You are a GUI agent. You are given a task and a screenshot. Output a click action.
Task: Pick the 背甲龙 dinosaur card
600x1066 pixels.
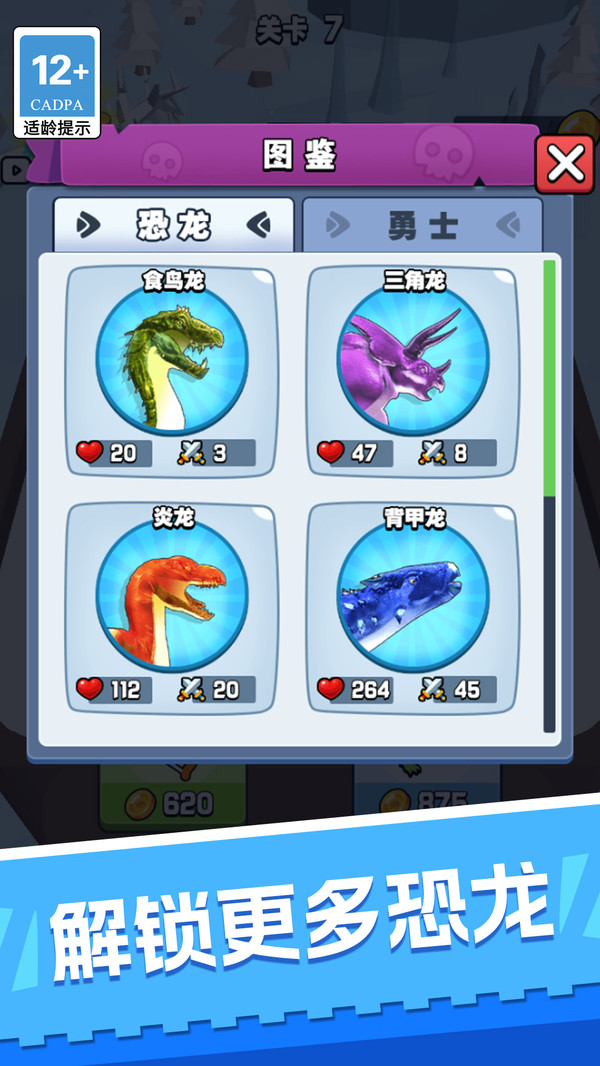(x=411, y=607)
